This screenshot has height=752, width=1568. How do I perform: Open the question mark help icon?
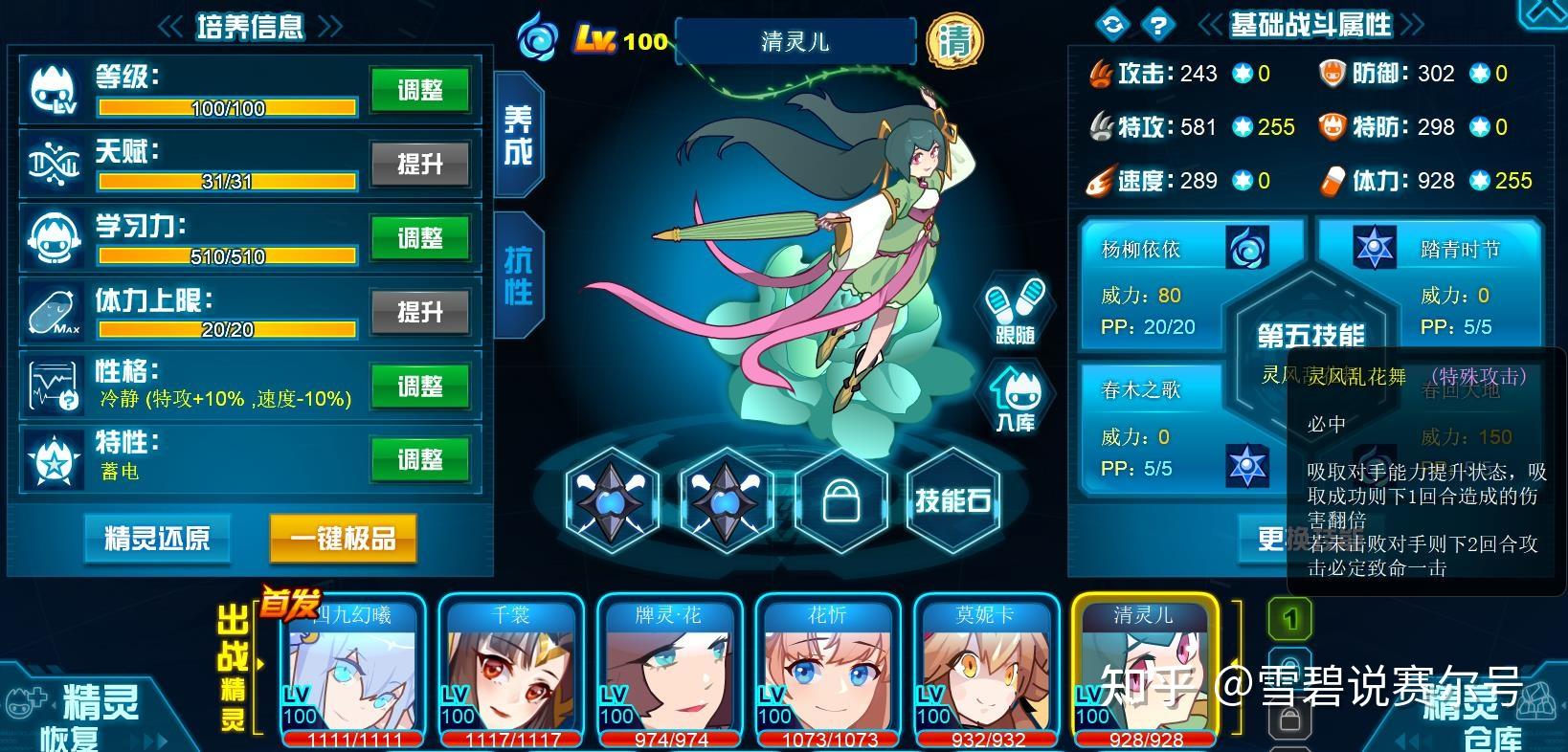coord(1158,25)
